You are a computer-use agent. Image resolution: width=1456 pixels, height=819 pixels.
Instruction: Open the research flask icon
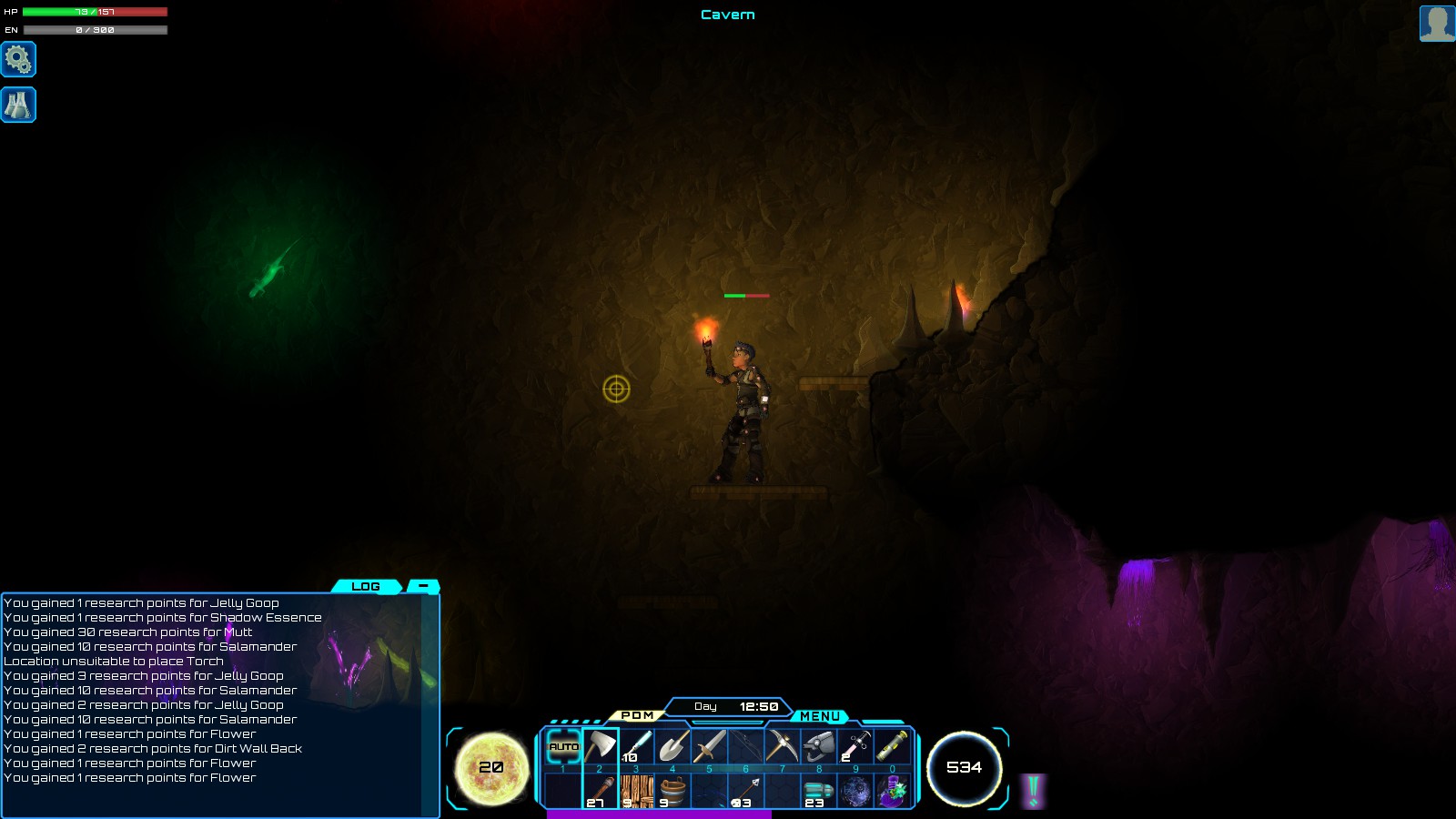(x=18, y=105)
